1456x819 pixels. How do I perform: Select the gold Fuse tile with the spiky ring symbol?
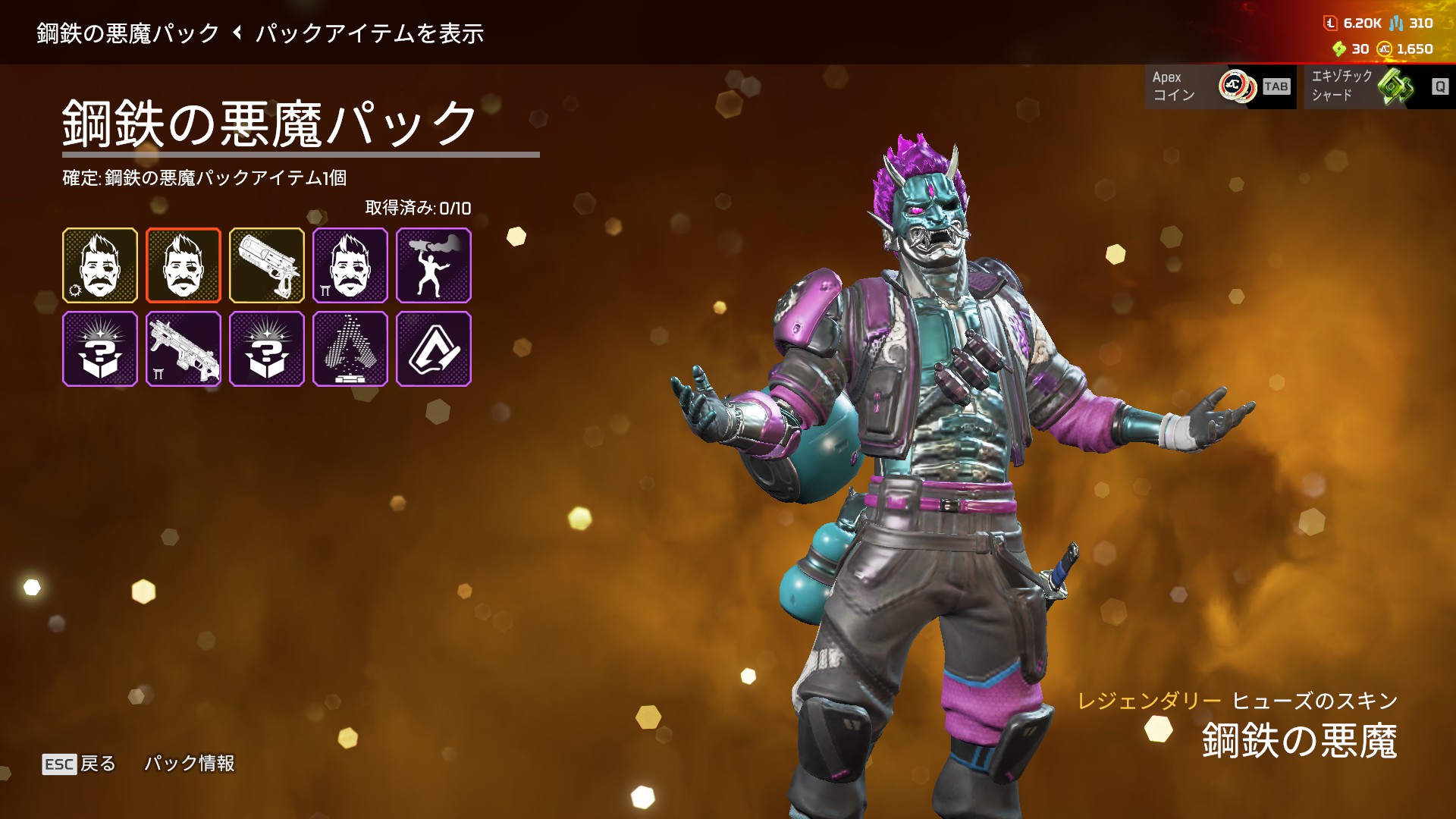coord(100,265)
